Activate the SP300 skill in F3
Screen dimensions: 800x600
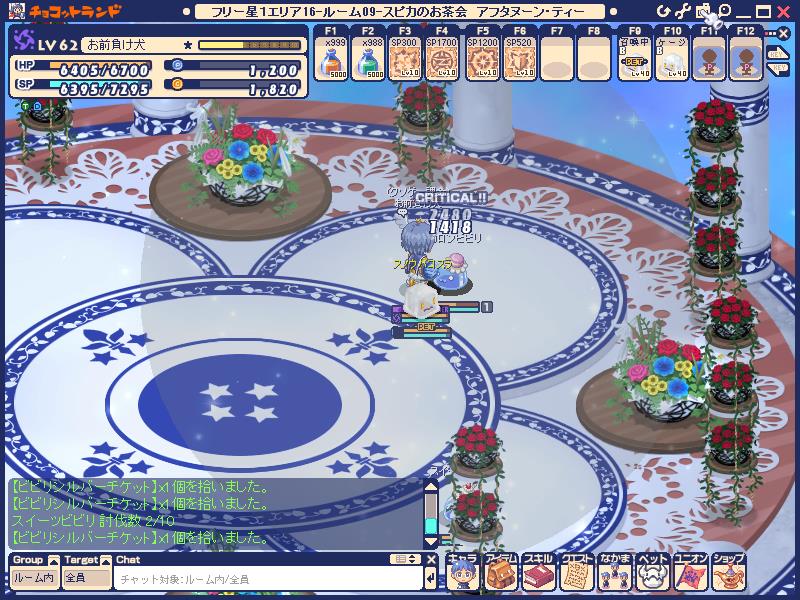[x=404, y=62]
